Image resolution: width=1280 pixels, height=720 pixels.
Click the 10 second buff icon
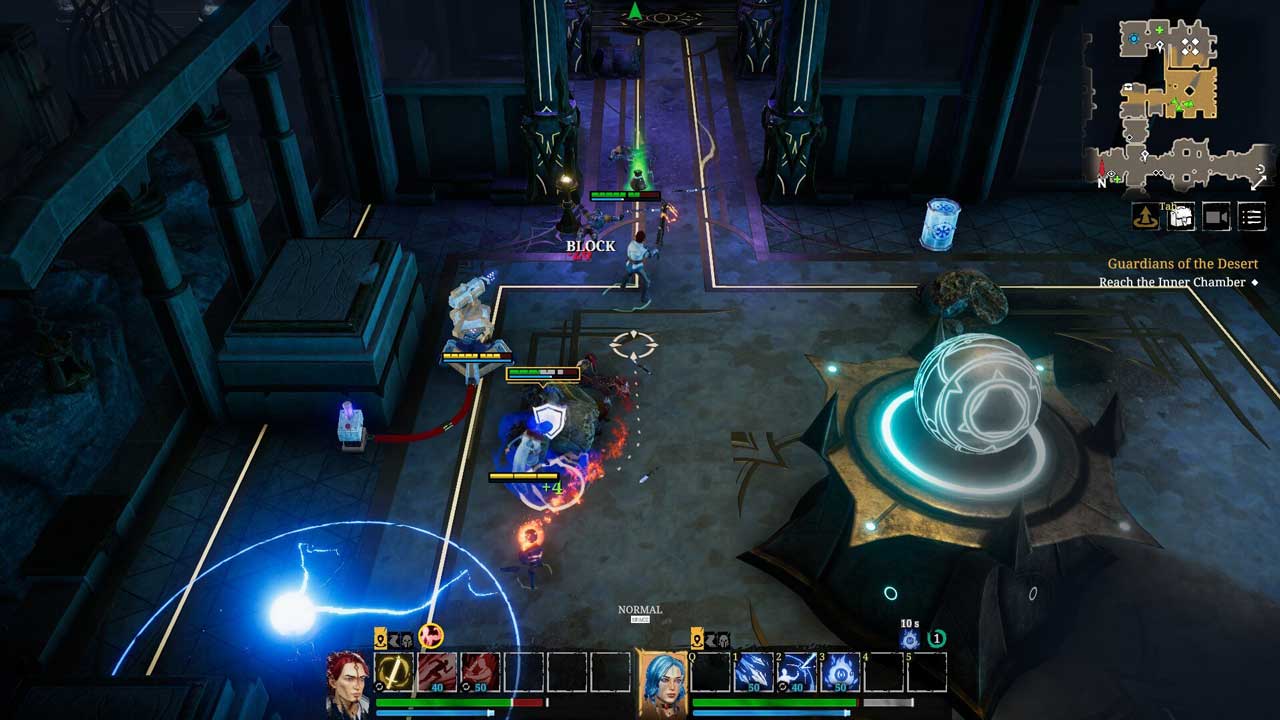tap(909, 639)
